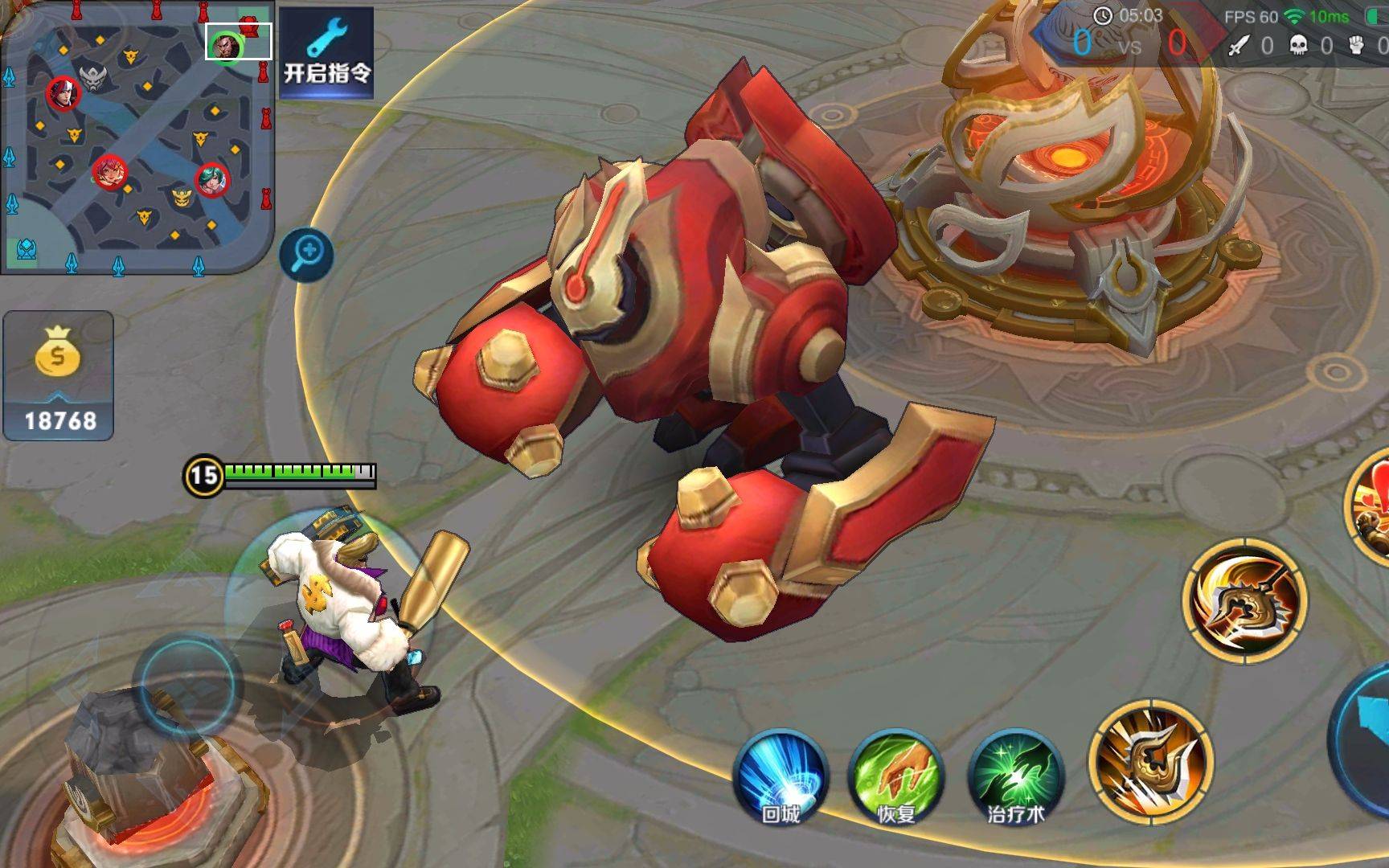The height and width of the screenshot is (868, 1389).
Task: Use the 恢复 restore ability
Action: click(895, 776)
